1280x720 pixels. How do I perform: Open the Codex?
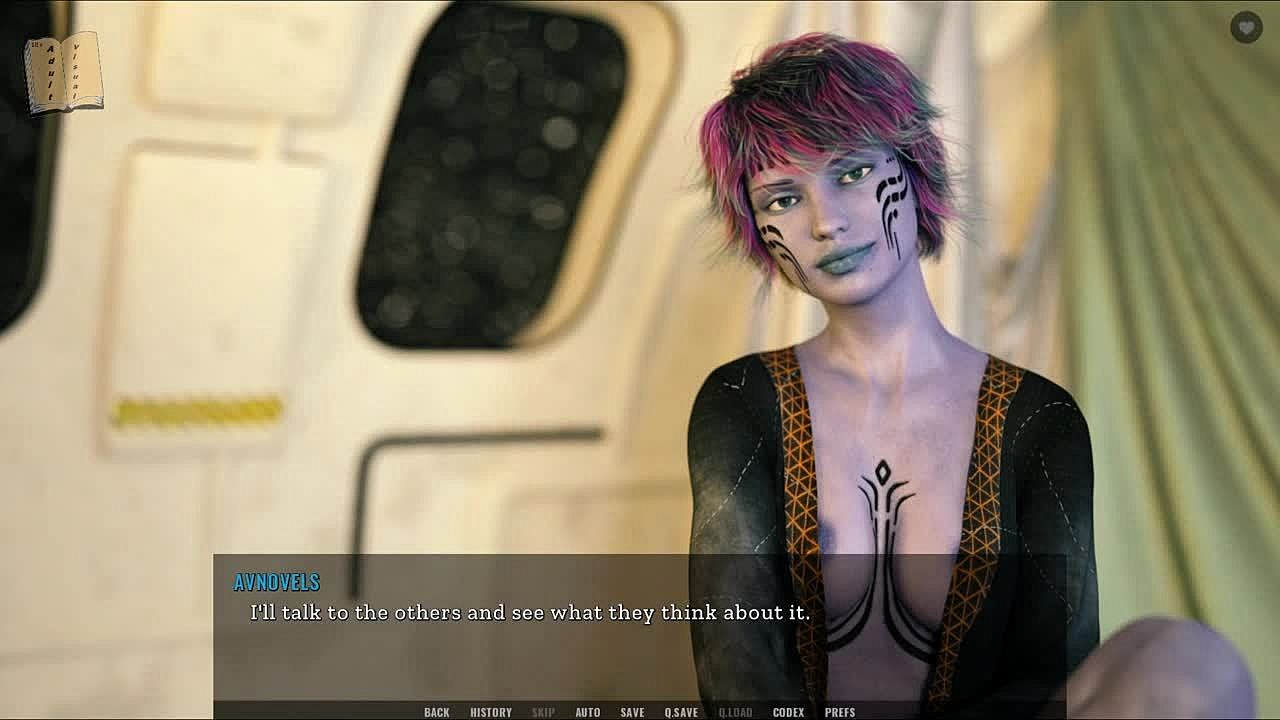(x=788, y=712)
